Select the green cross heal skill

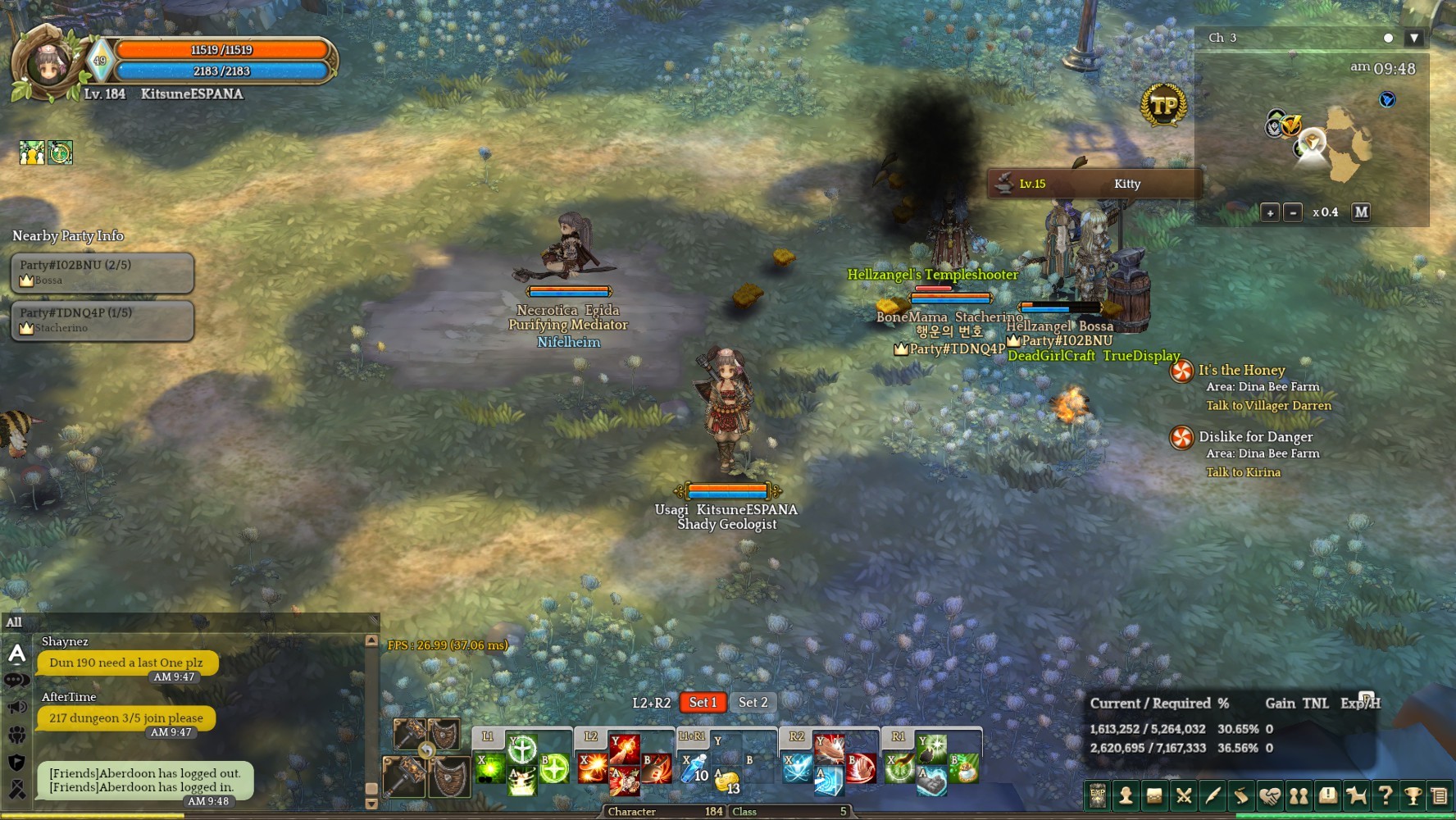[x=522, y=748]
